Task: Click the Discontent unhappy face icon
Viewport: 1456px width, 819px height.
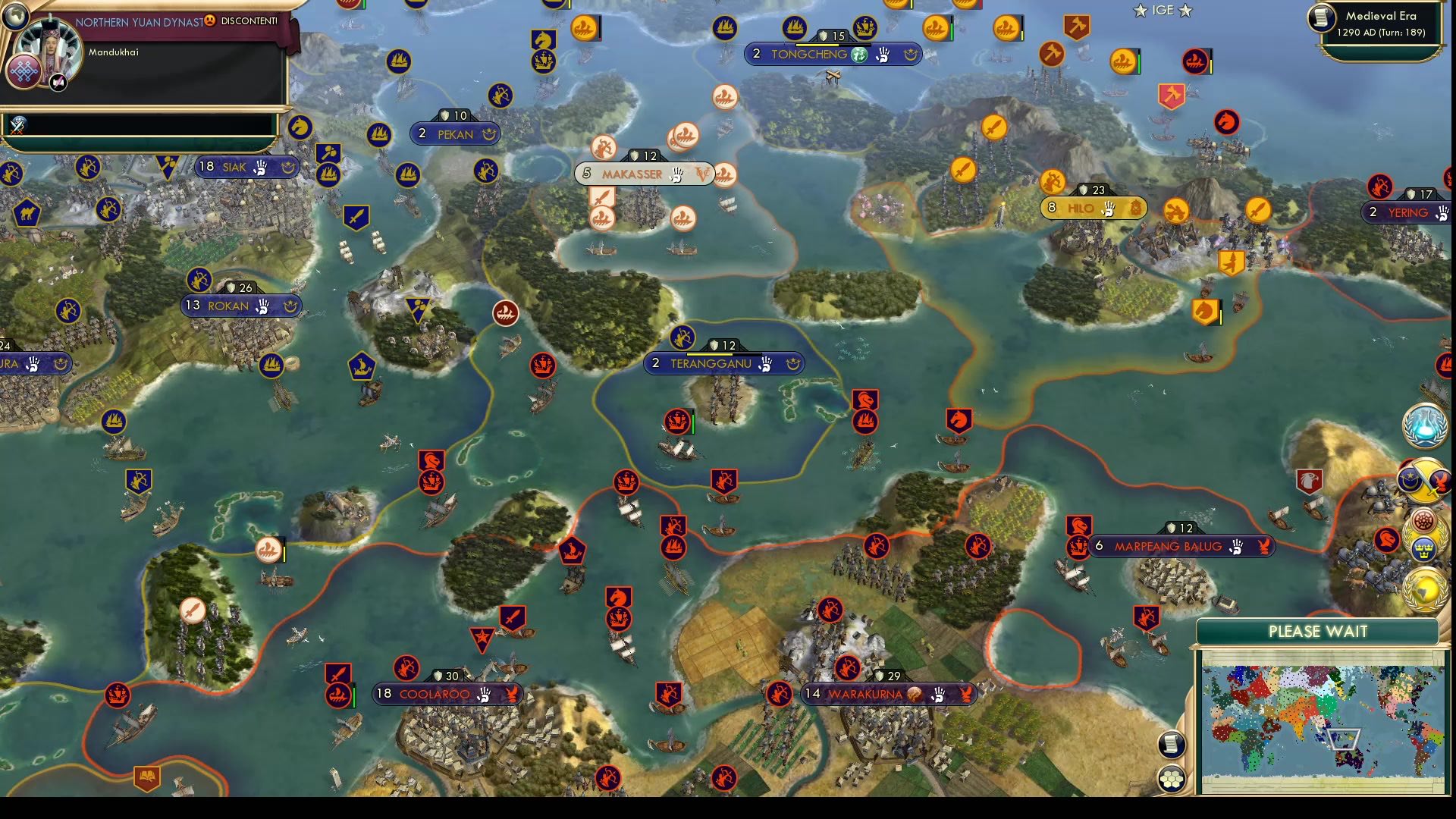Action: click(209, 20)
